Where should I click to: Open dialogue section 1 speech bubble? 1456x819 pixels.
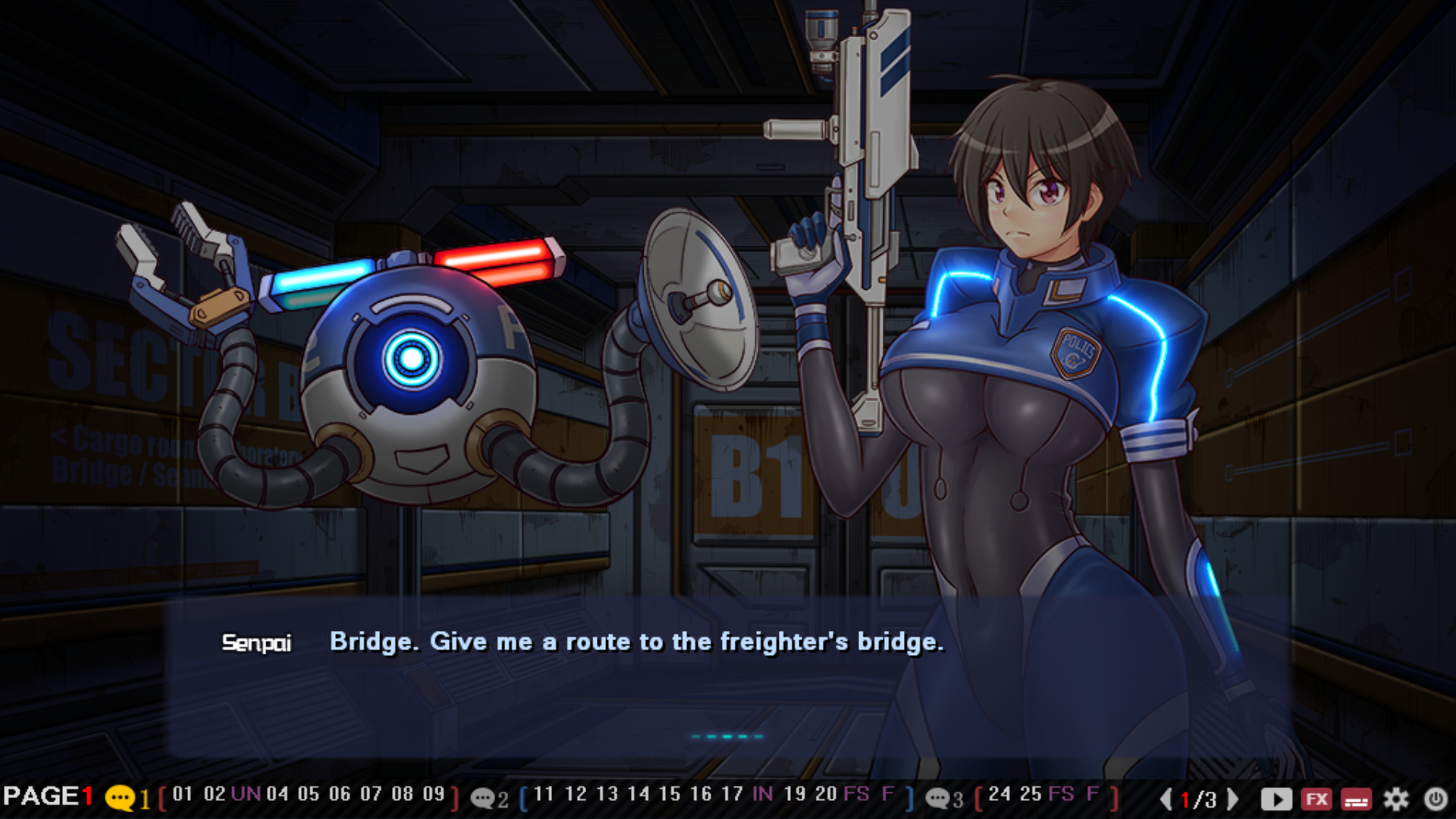click(x=120, y=798)
